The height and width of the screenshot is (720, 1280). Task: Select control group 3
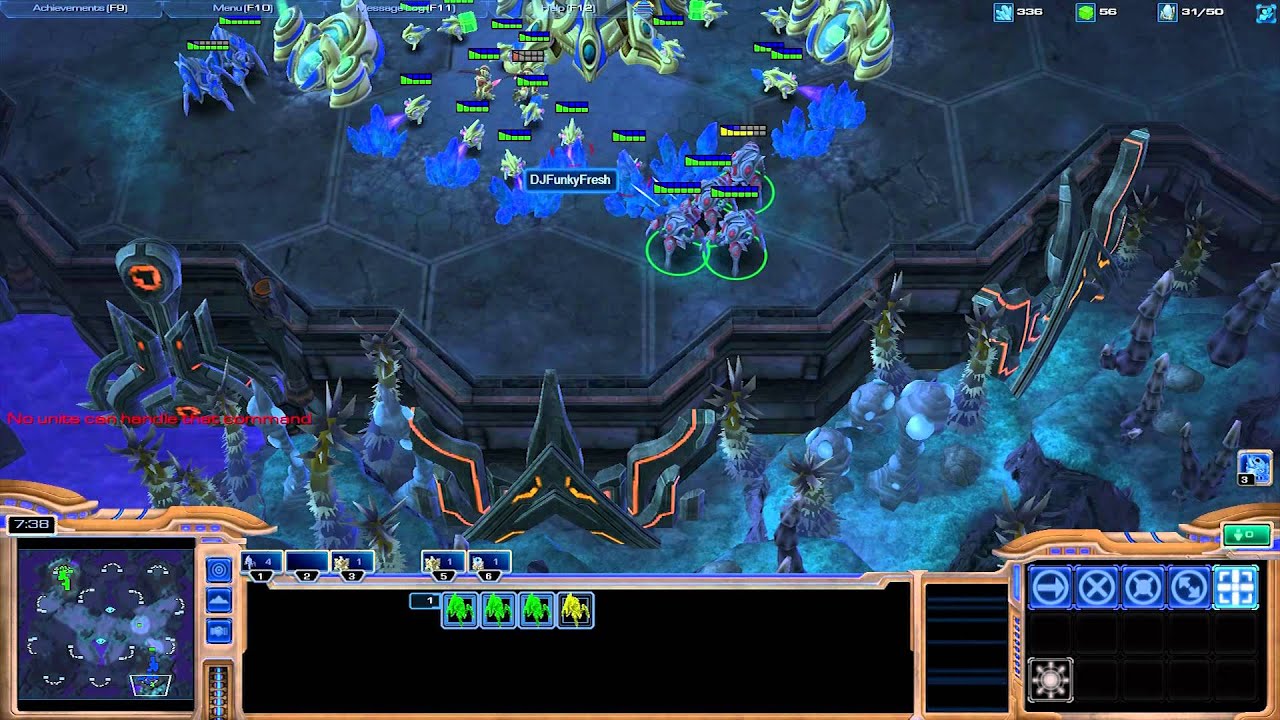click(352, 564)
